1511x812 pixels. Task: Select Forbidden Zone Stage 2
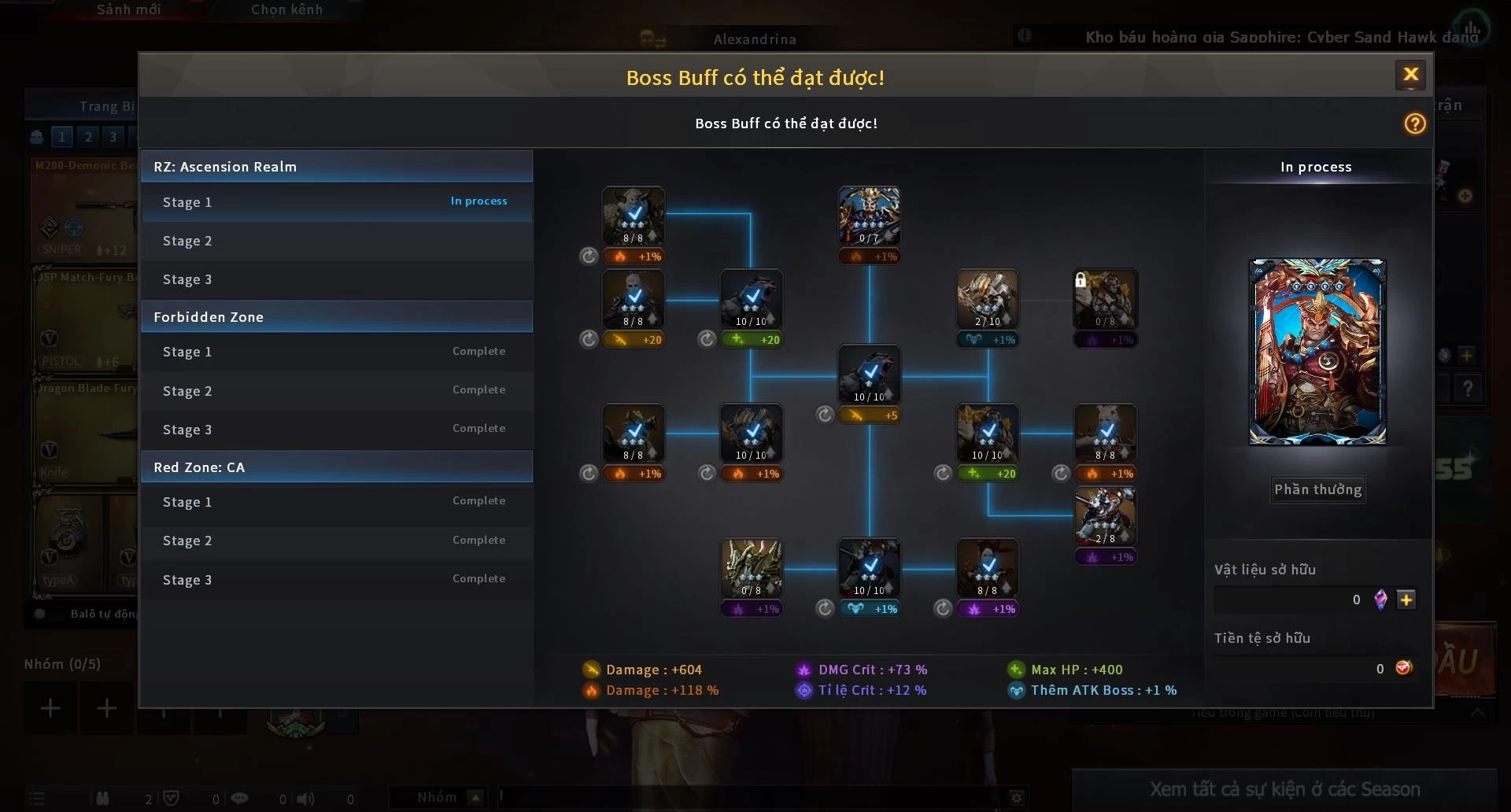tap(336, 391)
